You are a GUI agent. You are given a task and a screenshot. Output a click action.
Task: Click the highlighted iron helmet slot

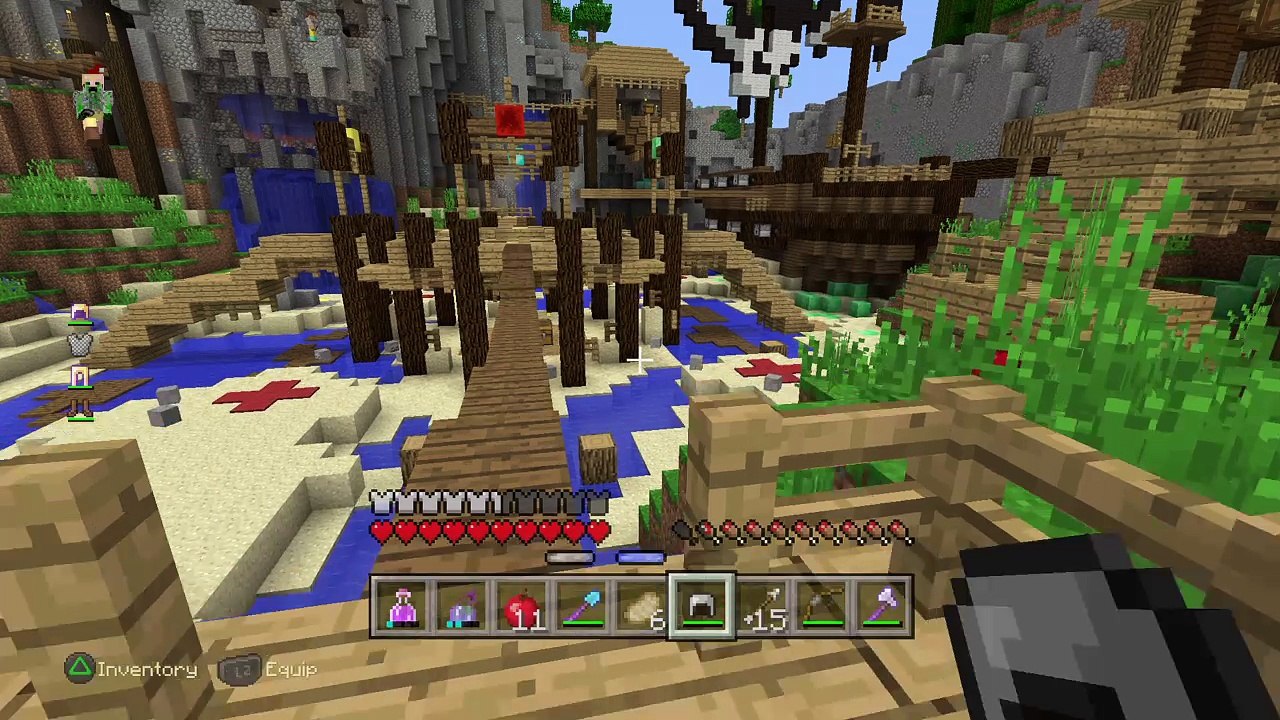pyautogui.click(x=702, y=607)
